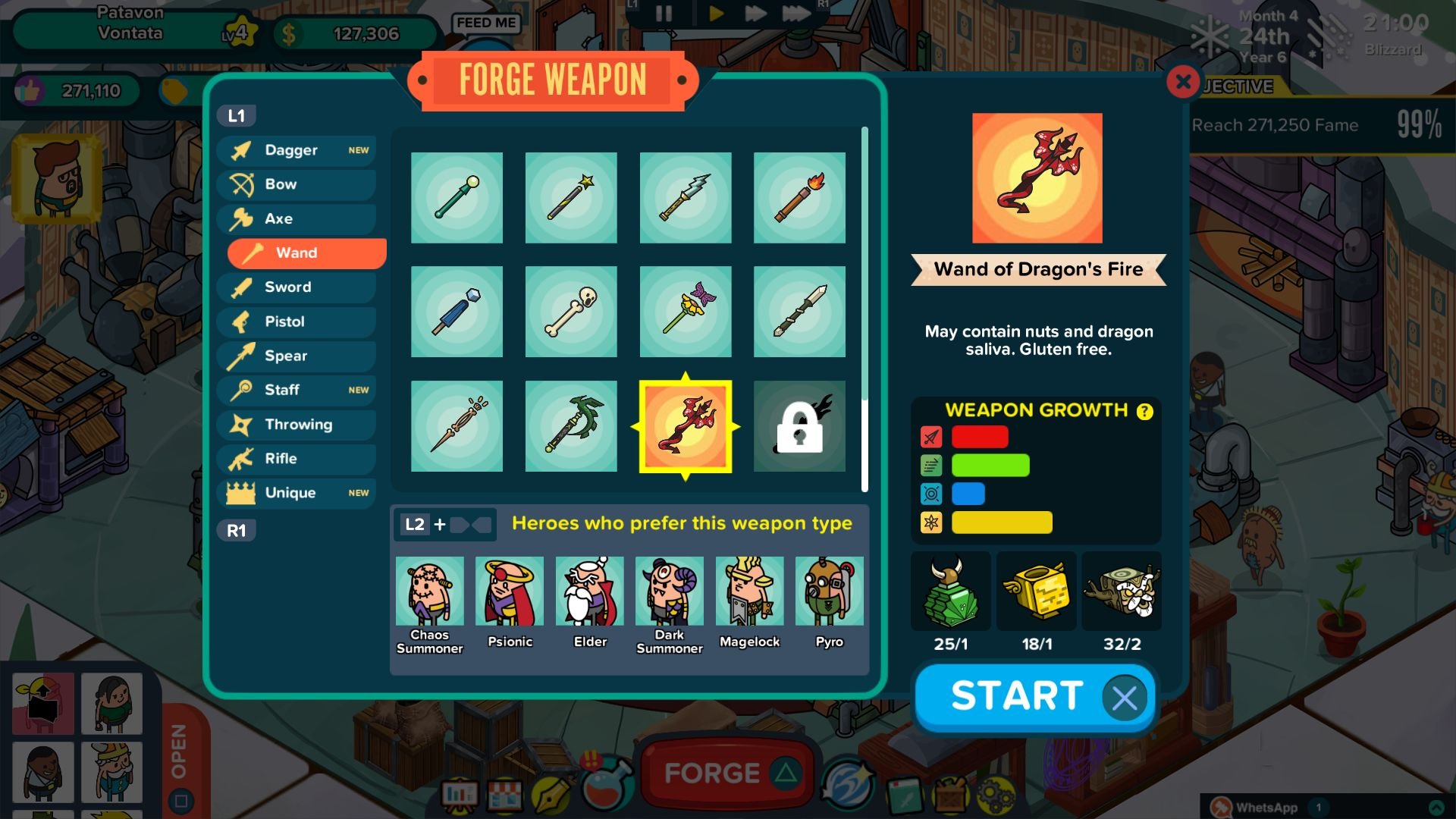Viewport: 1456px width, 819px height.
Task: Select the Sword tab in the sidebar
Action: [x=296, y=287]
